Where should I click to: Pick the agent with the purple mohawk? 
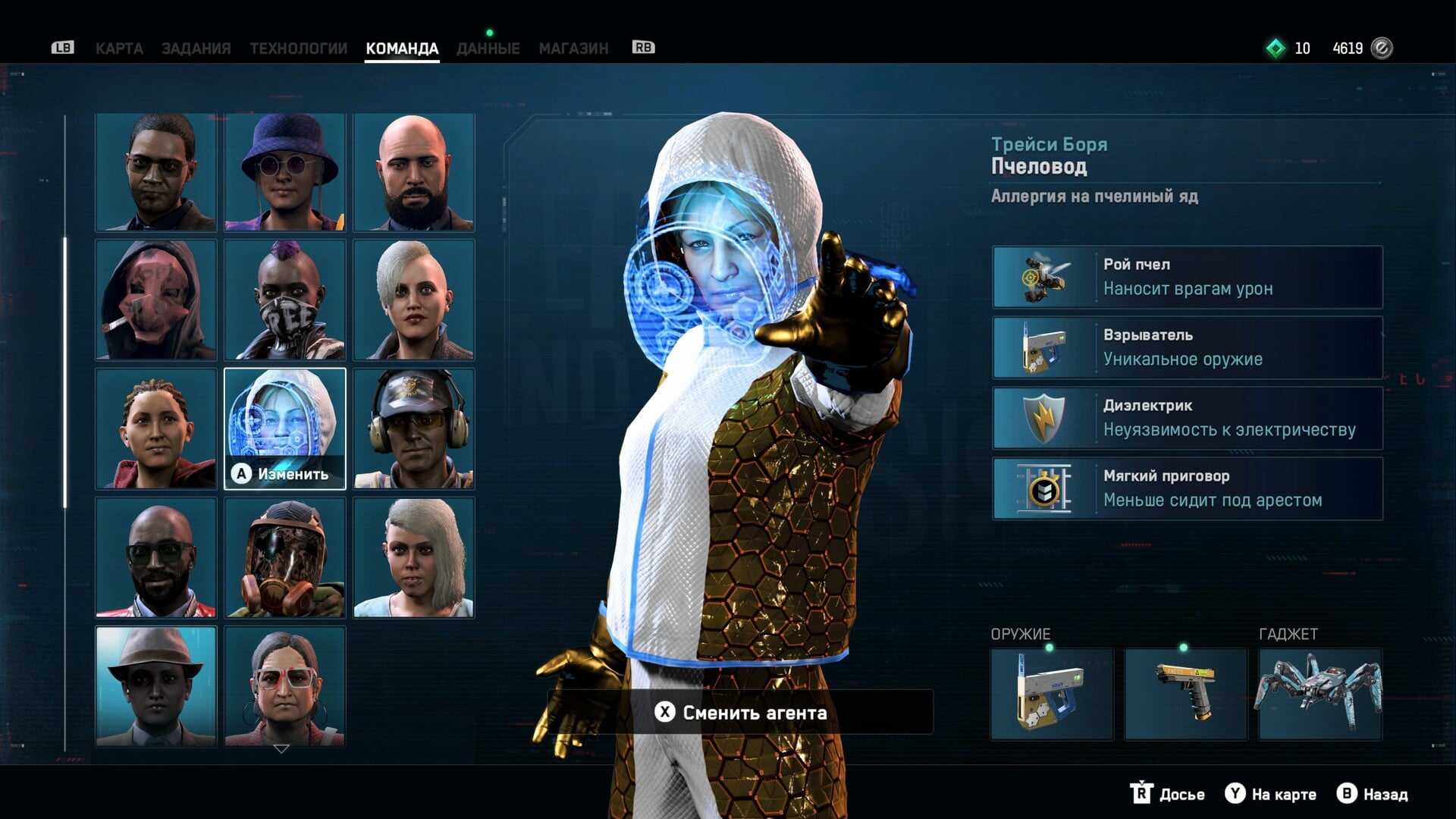tap(285, 300)
